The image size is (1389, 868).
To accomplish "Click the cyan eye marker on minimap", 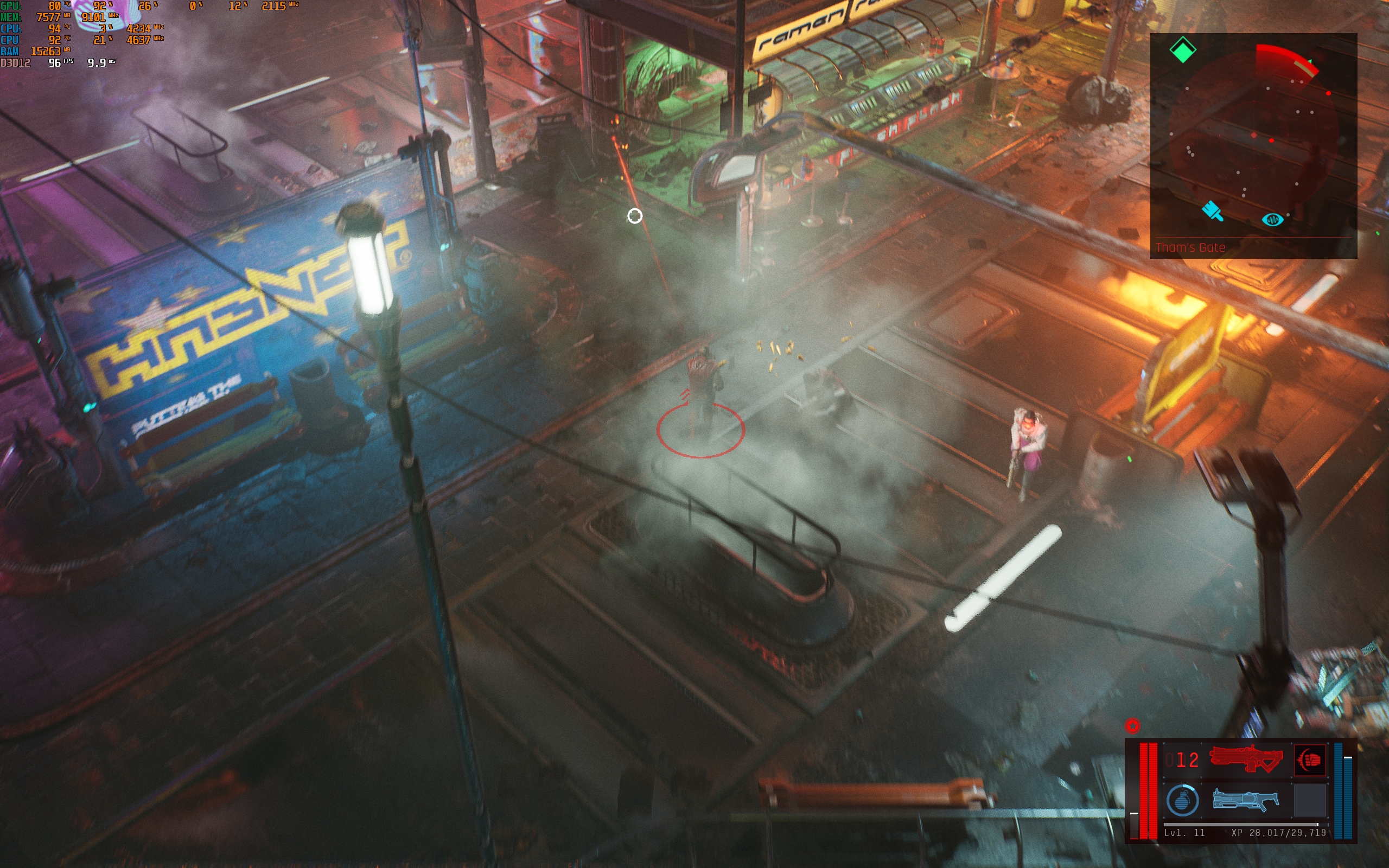I will (1272, 220).
